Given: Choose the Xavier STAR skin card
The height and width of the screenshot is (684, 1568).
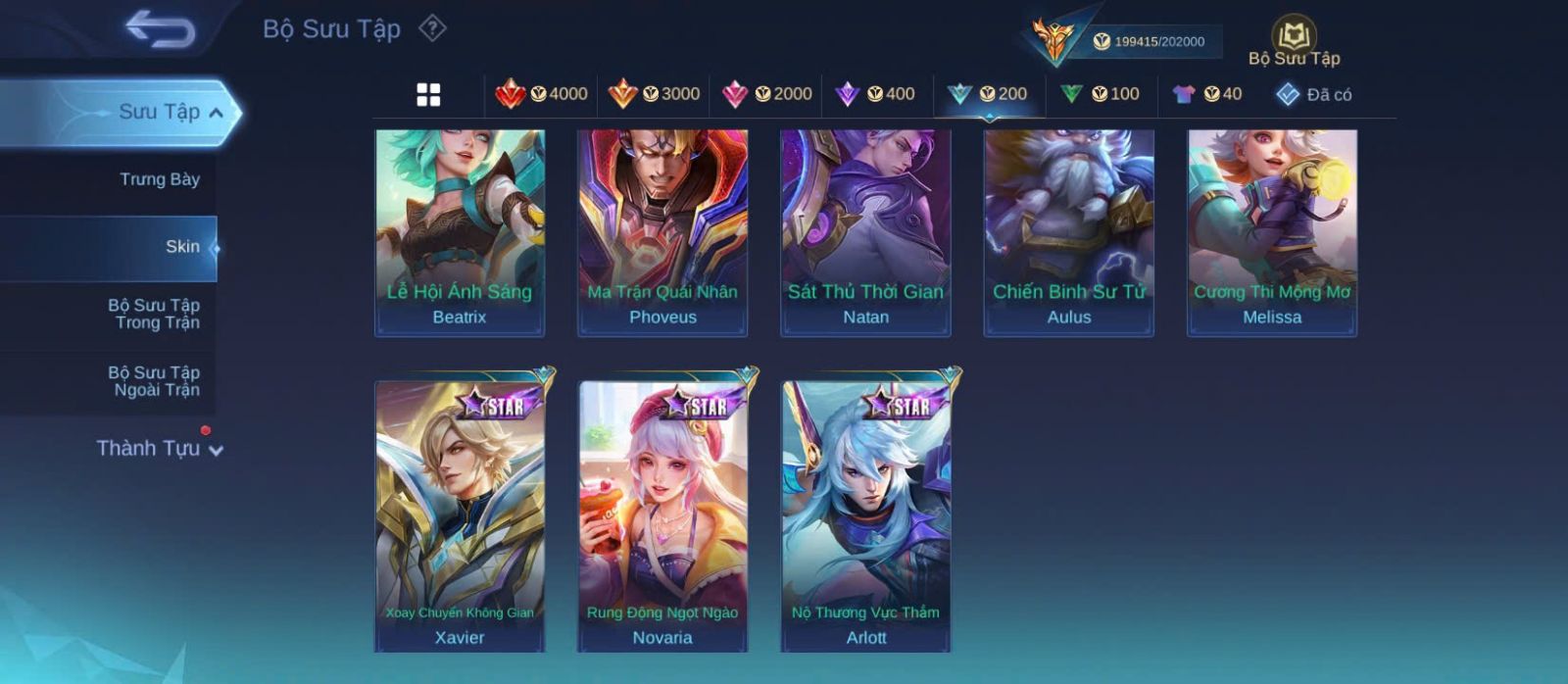Looking at the screenshot, I should coord(460,514).
